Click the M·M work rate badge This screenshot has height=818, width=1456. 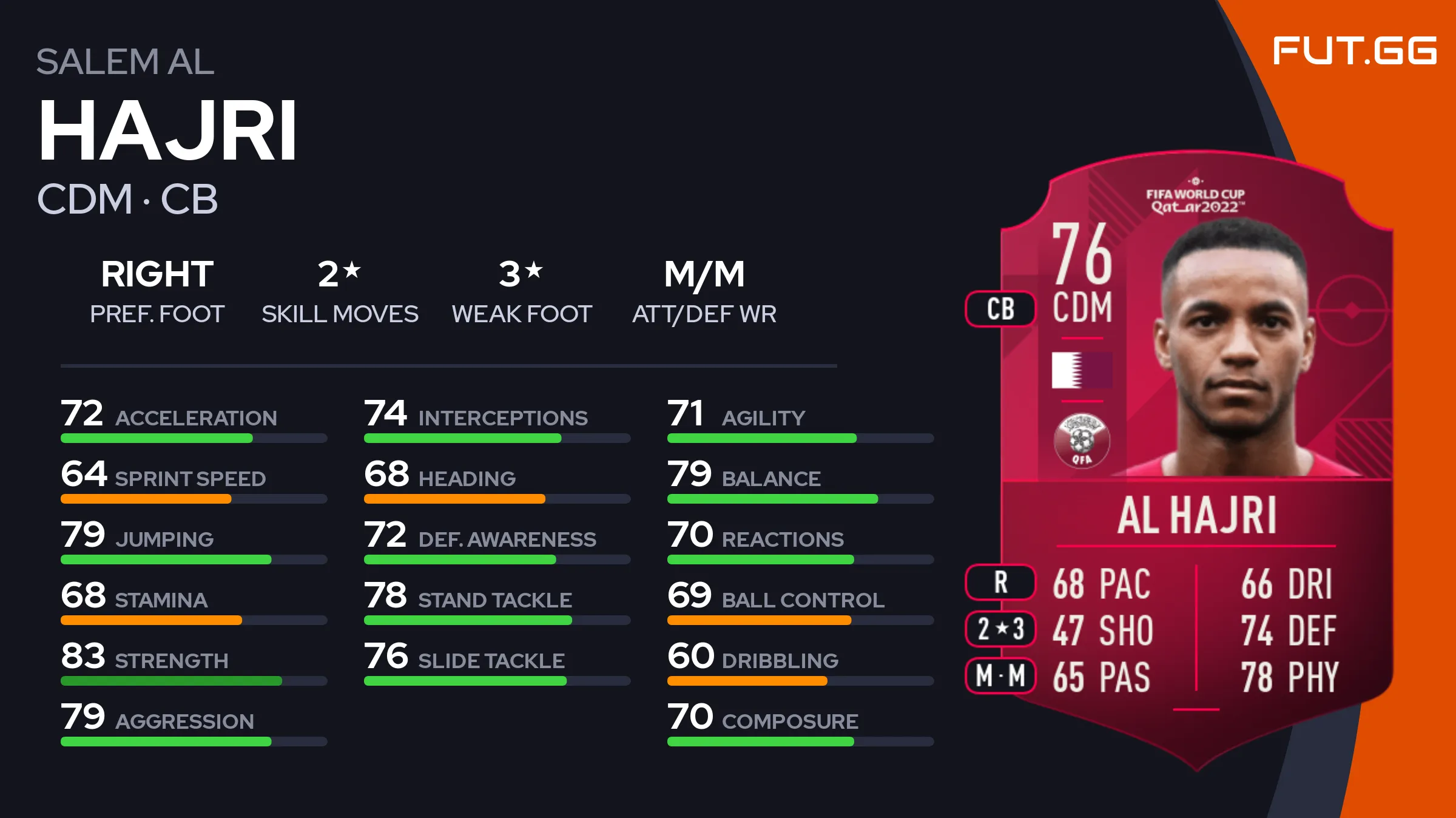[1000, 675]
